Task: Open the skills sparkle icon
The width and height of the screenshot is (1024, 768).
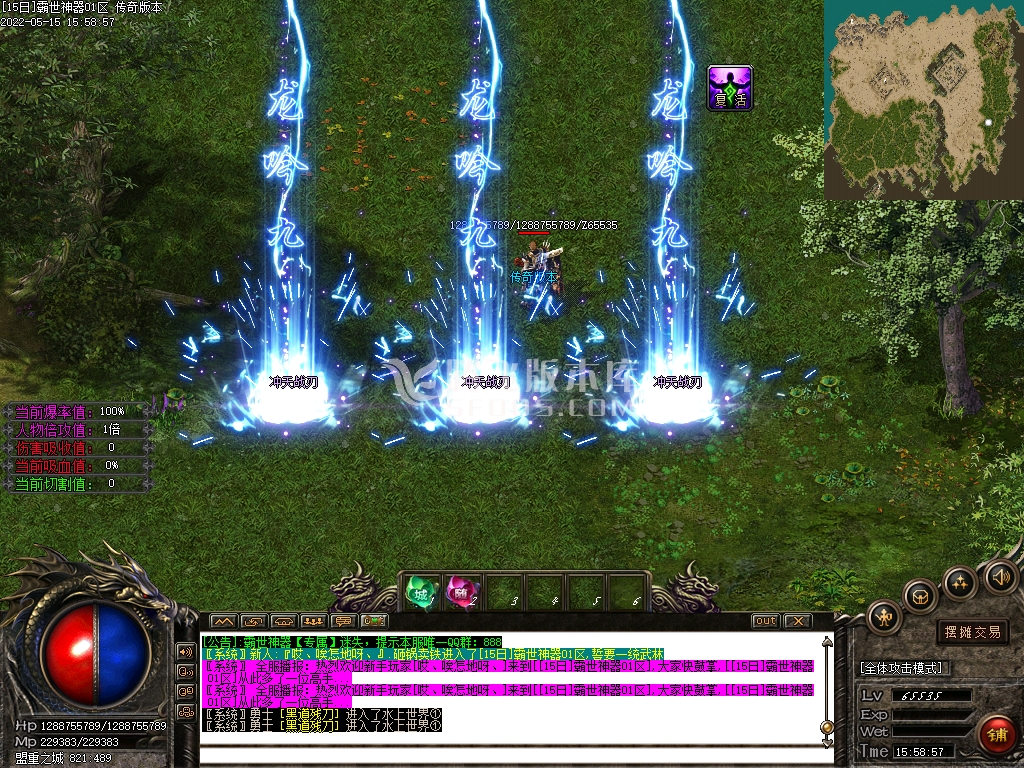Action: [x=959, y=582]
